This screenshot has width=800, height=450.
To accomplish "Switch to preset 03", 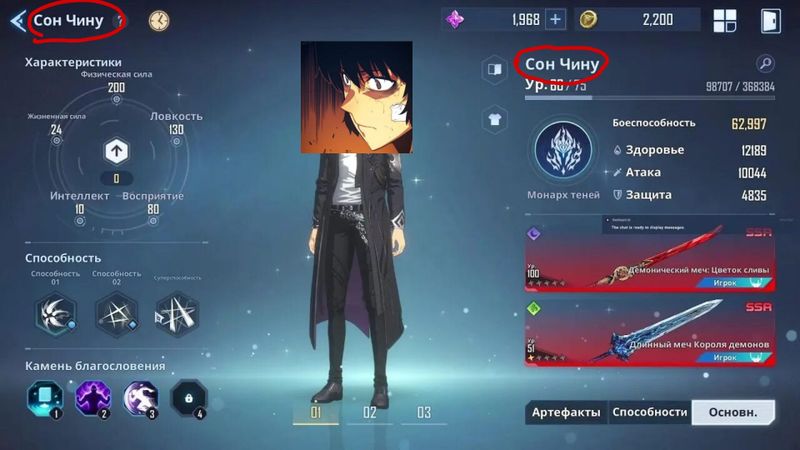I will pyautogui.click(x=423, y=412).
